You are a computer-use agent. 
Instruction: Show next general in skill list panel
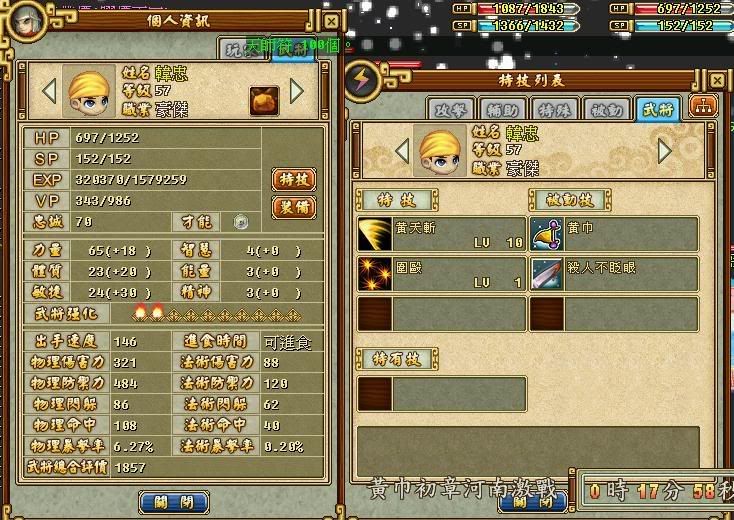[x=665, y=151]
